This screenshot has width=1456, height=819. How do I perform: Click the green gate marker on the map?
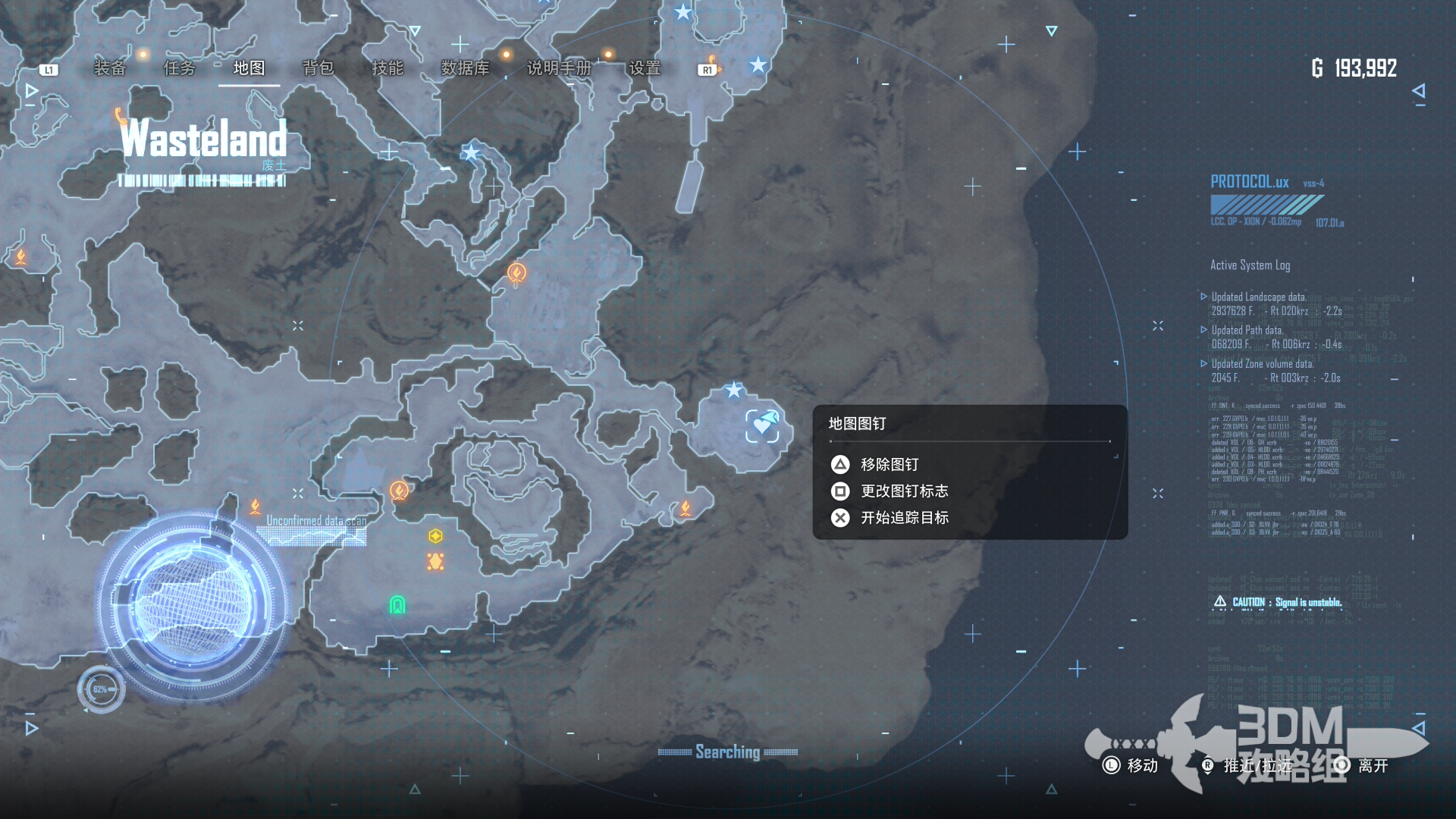point(397,604)
